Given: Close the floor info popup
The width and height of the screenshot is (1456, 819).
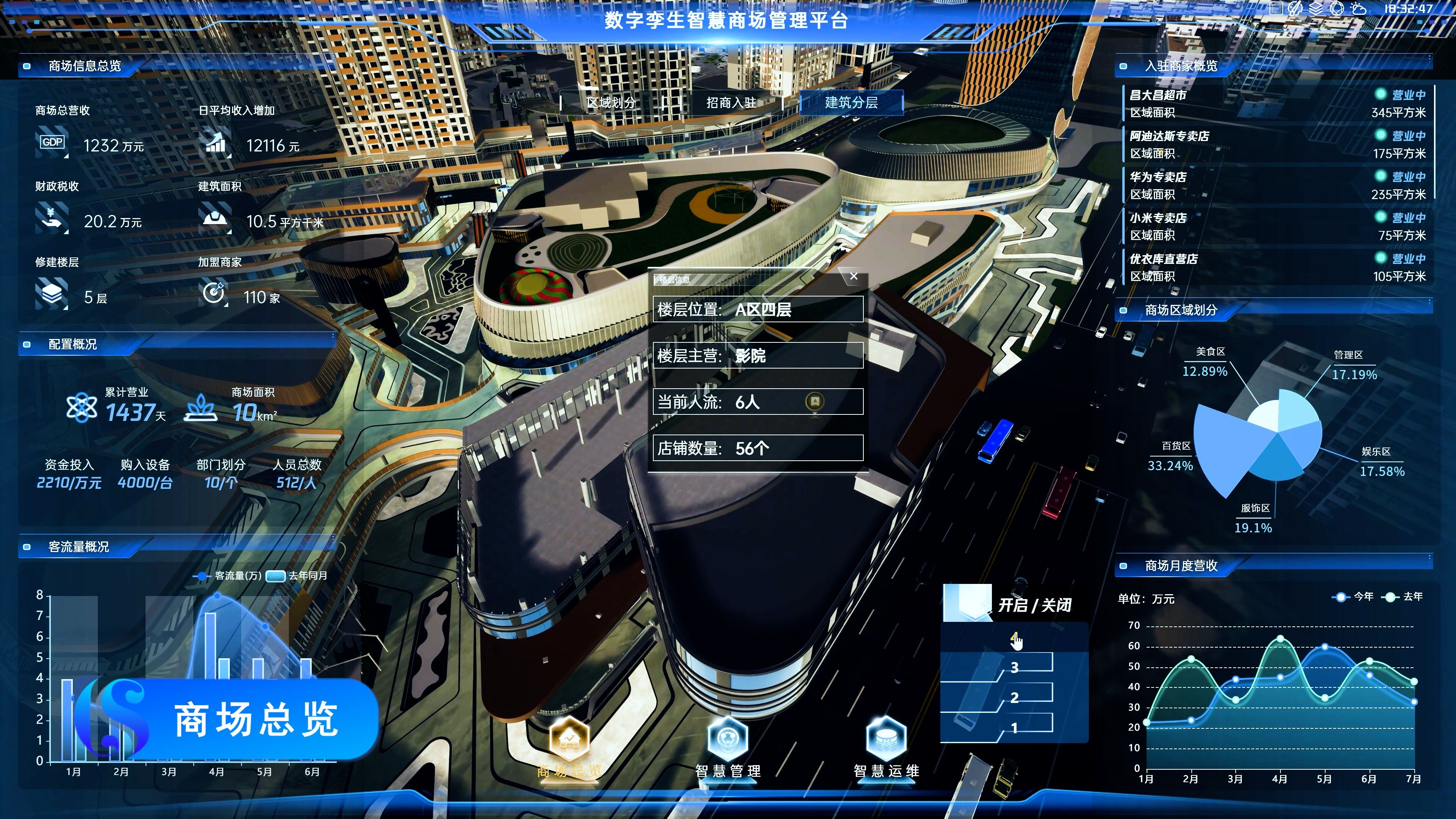Looking at the screenshot, I should tap(854, 276).
